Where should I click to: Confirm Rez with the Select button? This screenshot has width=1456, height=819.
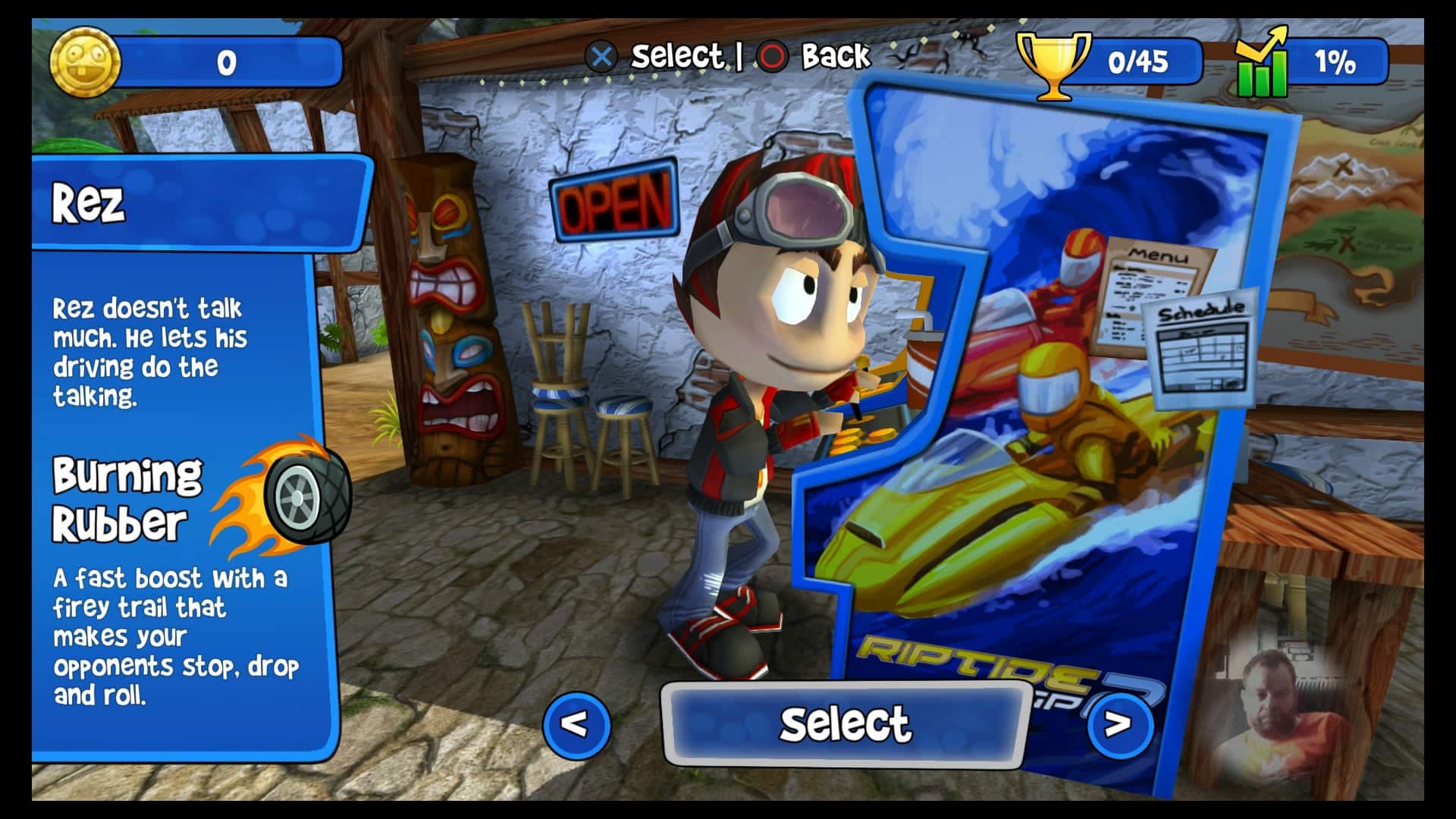[x=844, y=723]
